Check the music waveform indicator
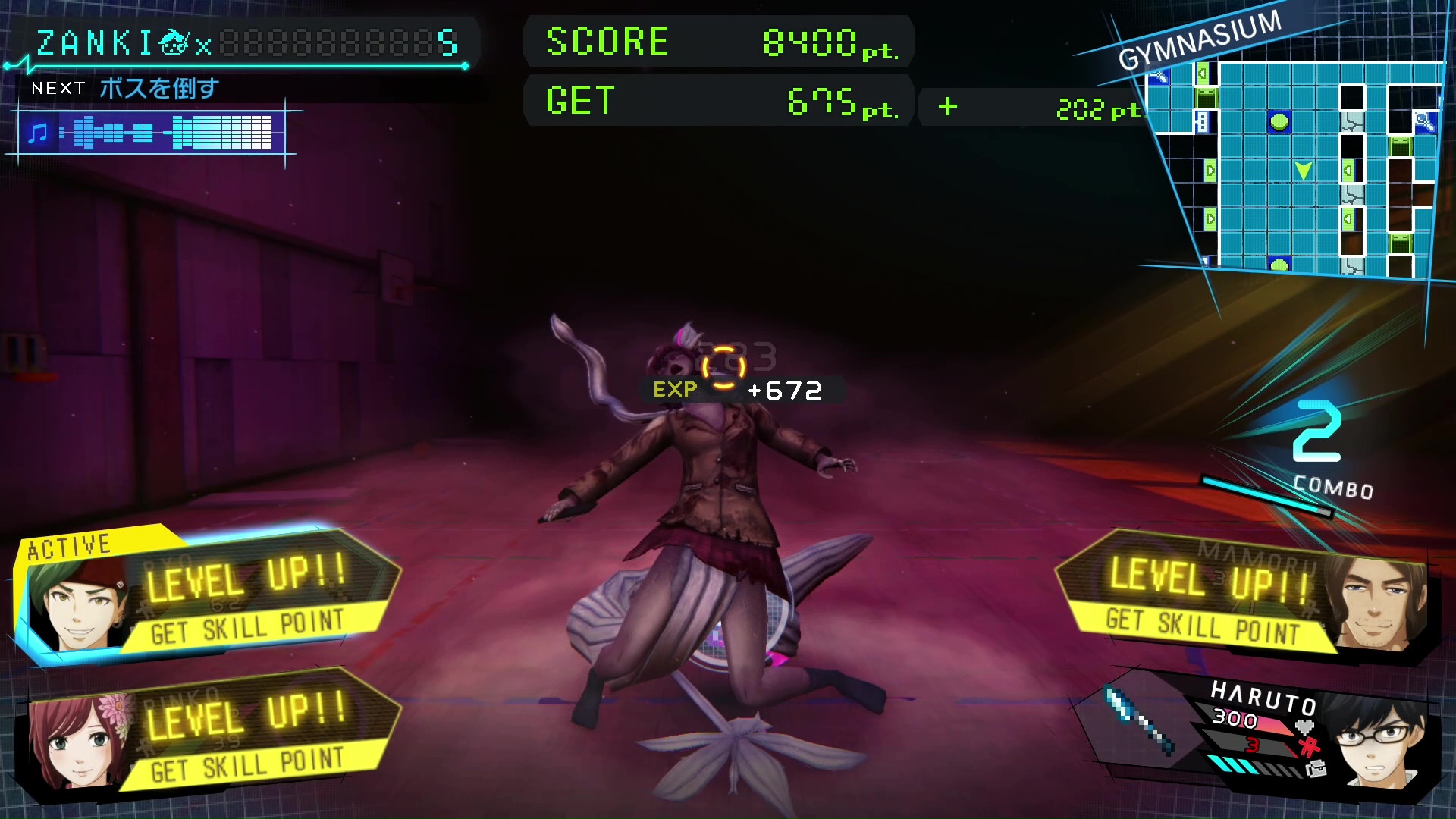The image size is (1456, 819). click(x=152, y=133)
